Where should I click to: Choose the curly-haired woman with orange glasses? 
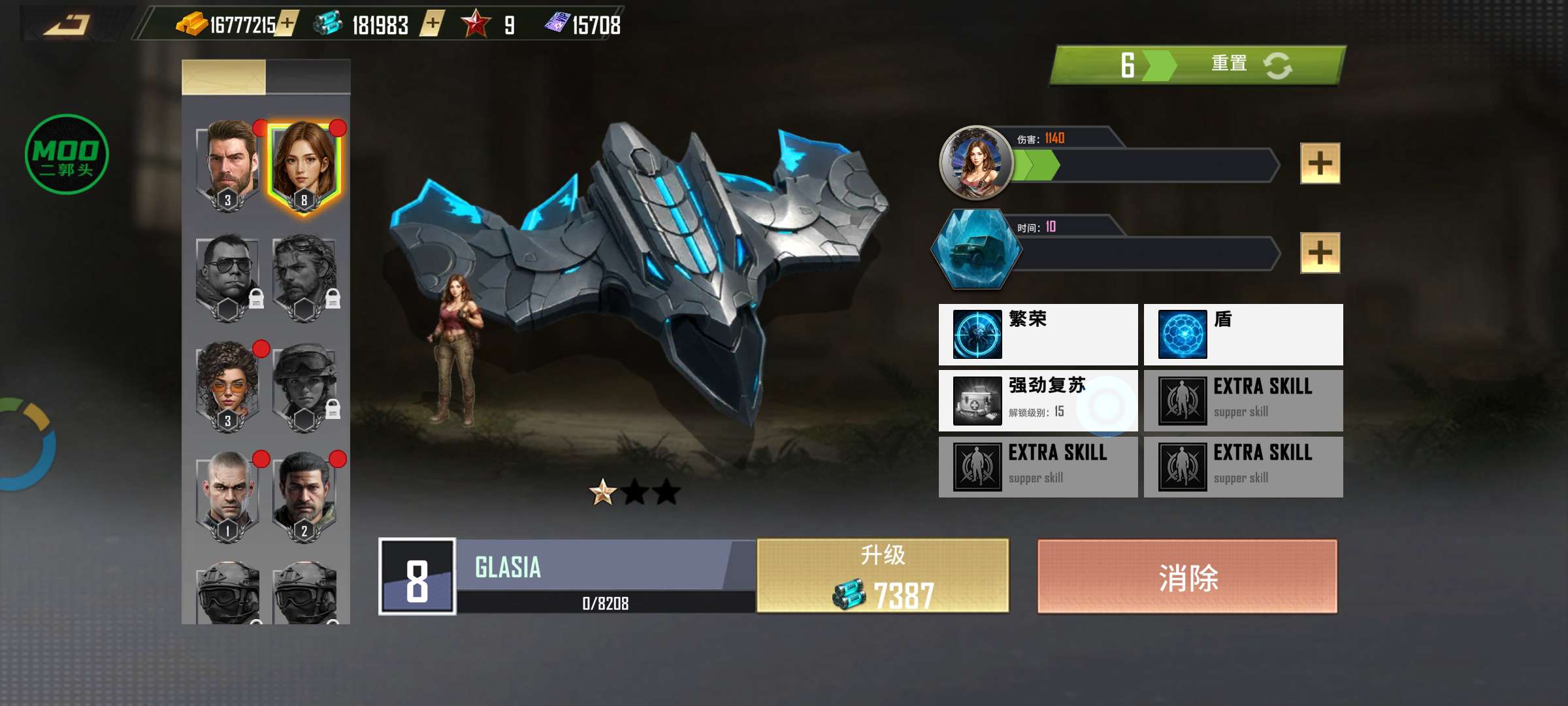pos(228,384)
